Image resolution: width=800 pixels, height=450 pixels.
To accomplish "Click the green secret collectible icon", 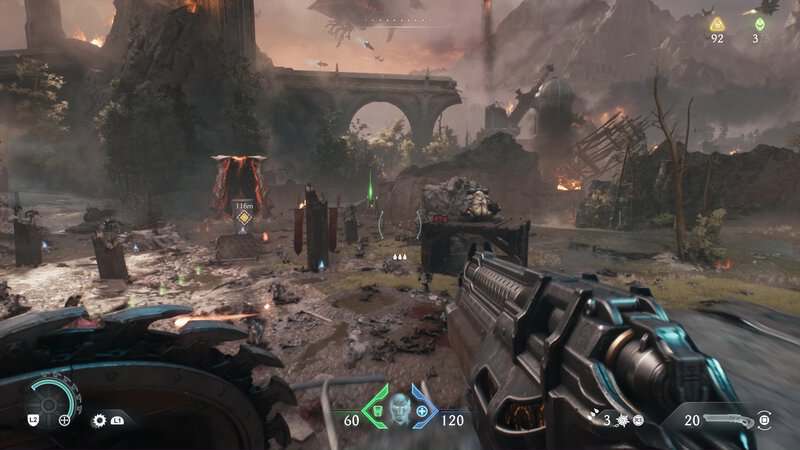I will [760, 24].
